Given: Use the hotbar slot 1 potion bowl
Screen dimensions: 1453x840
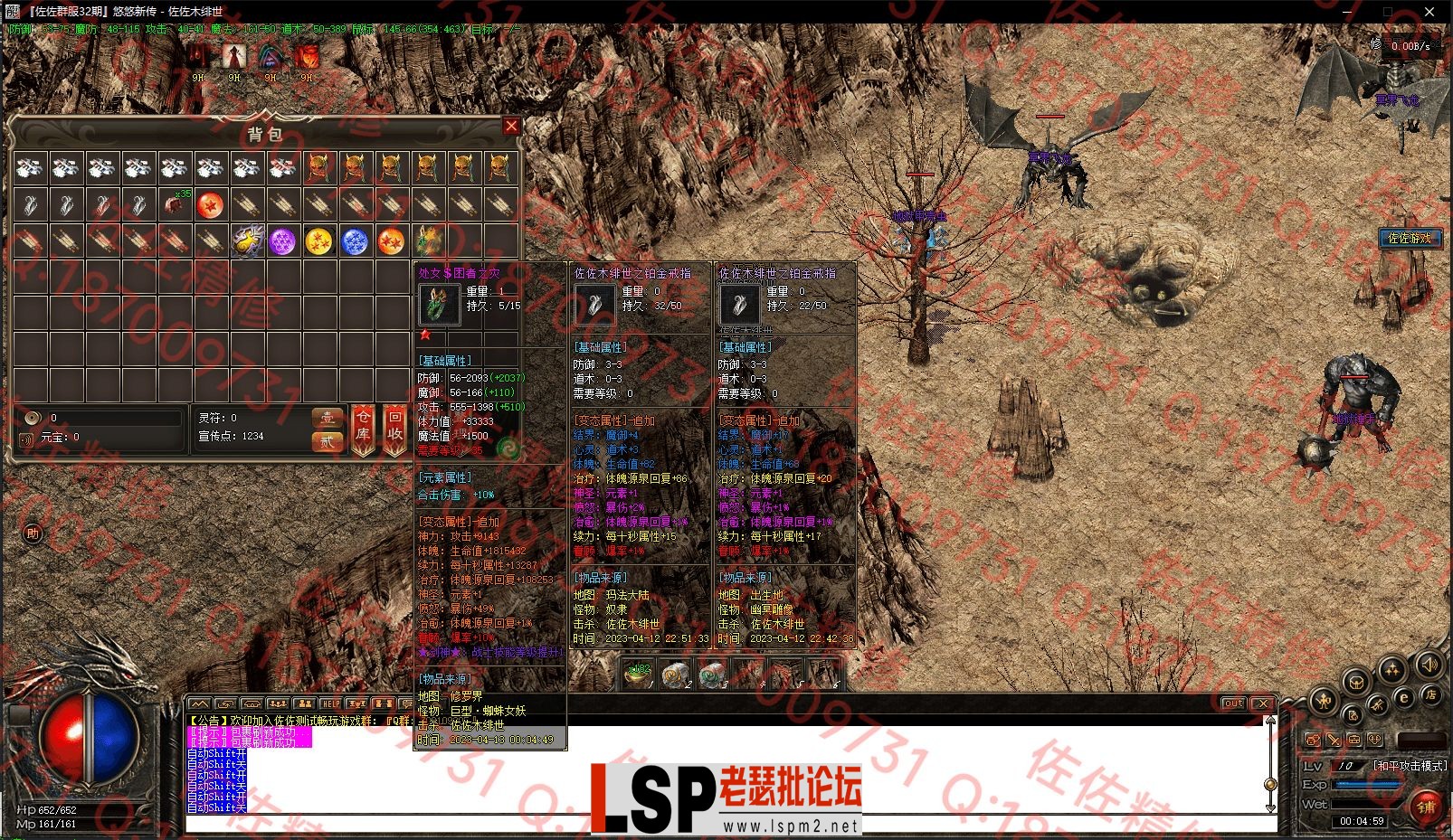Looking at the screenshot, I should tap(640, 675).
